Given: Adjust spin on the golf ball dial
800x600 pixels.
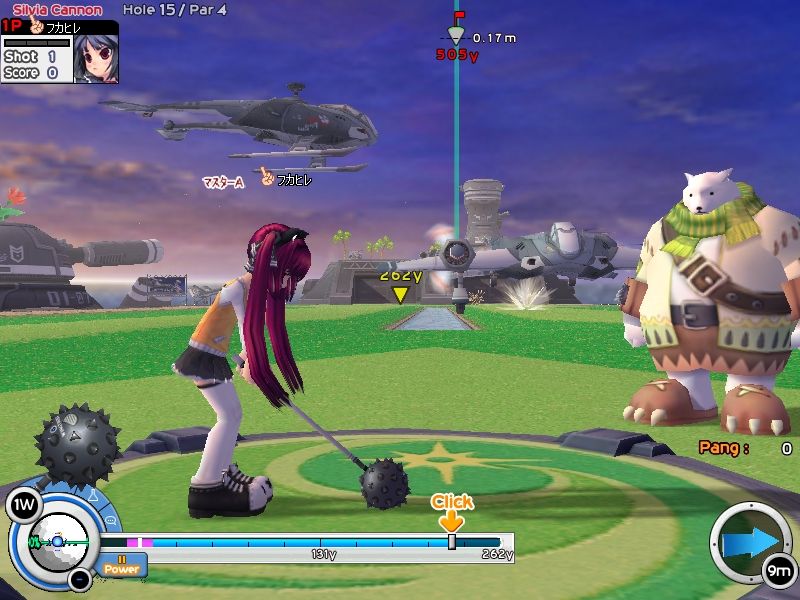Looking at the screenshot, I should pyautogui.click(x=57, y=541).
